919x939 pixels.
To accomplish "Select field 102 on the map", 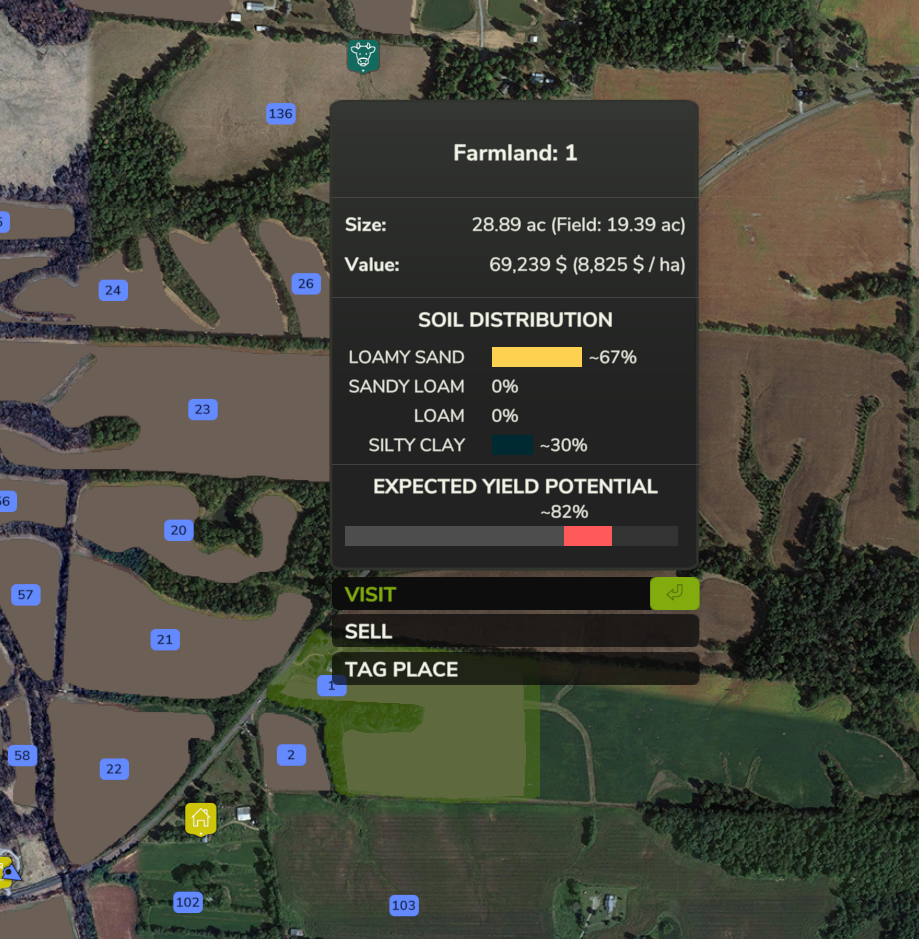I will [x=188, y=902].
